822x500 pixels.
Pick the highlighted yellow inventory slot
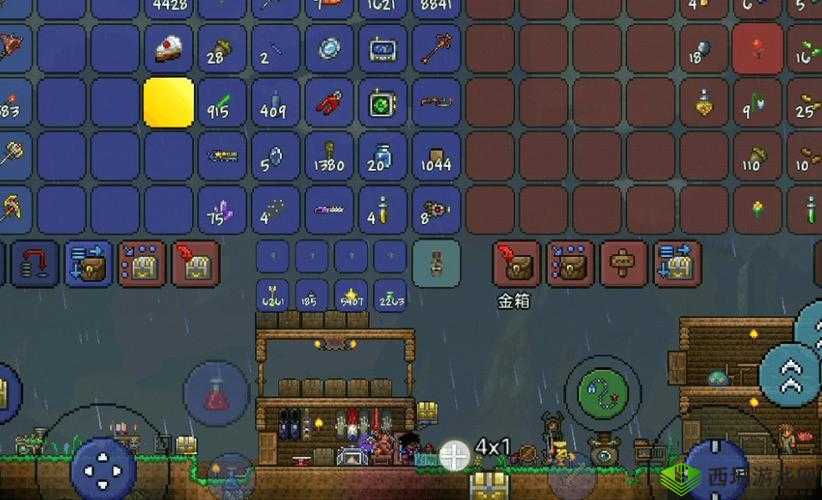point(168,102)
